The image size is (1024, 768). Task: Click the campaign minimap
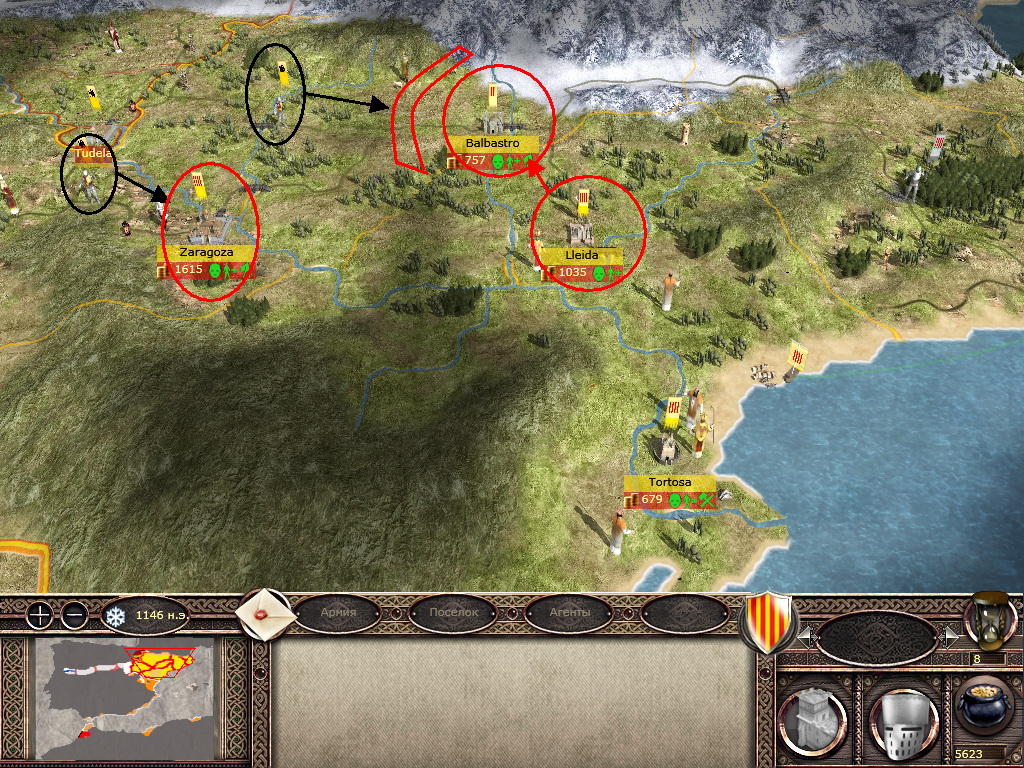tap(125, 698)
